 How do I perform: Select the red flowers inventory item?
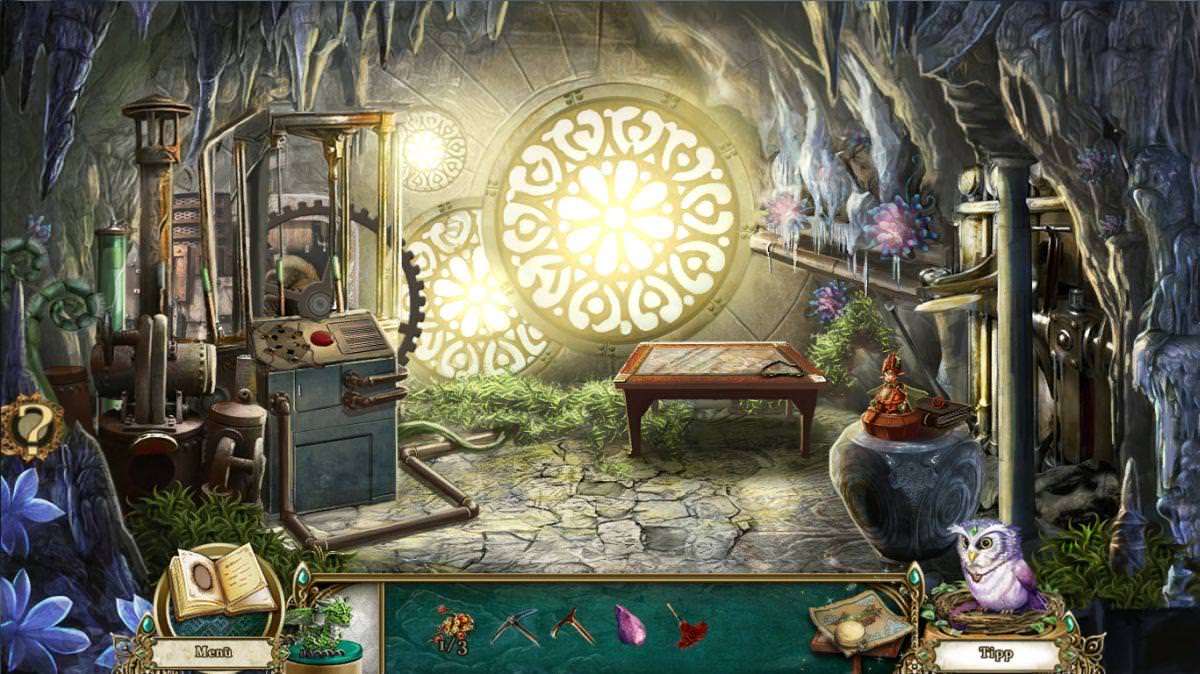point(450,627)
